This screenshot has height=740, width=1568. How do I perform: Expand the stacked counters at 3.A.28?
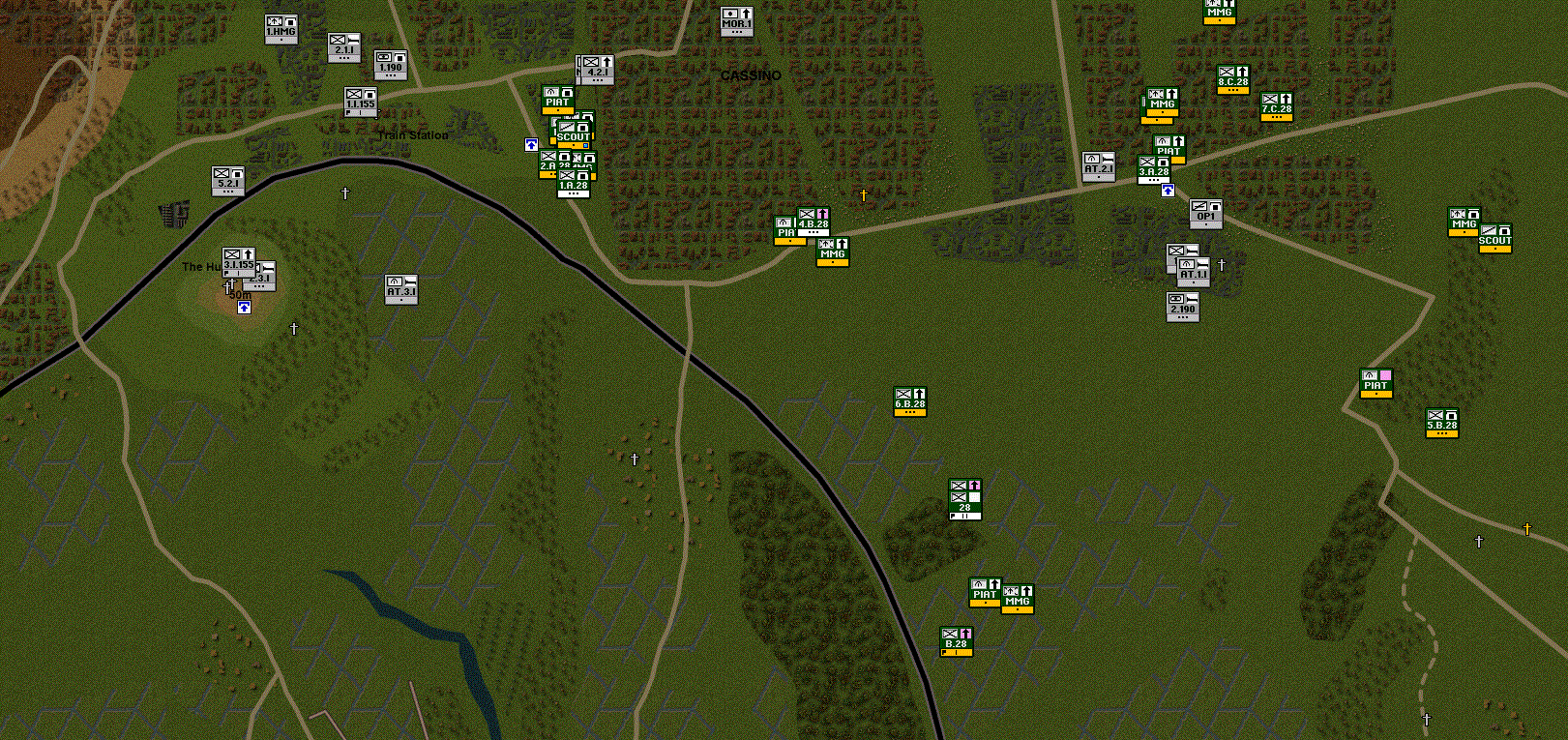pos(1155,169)
